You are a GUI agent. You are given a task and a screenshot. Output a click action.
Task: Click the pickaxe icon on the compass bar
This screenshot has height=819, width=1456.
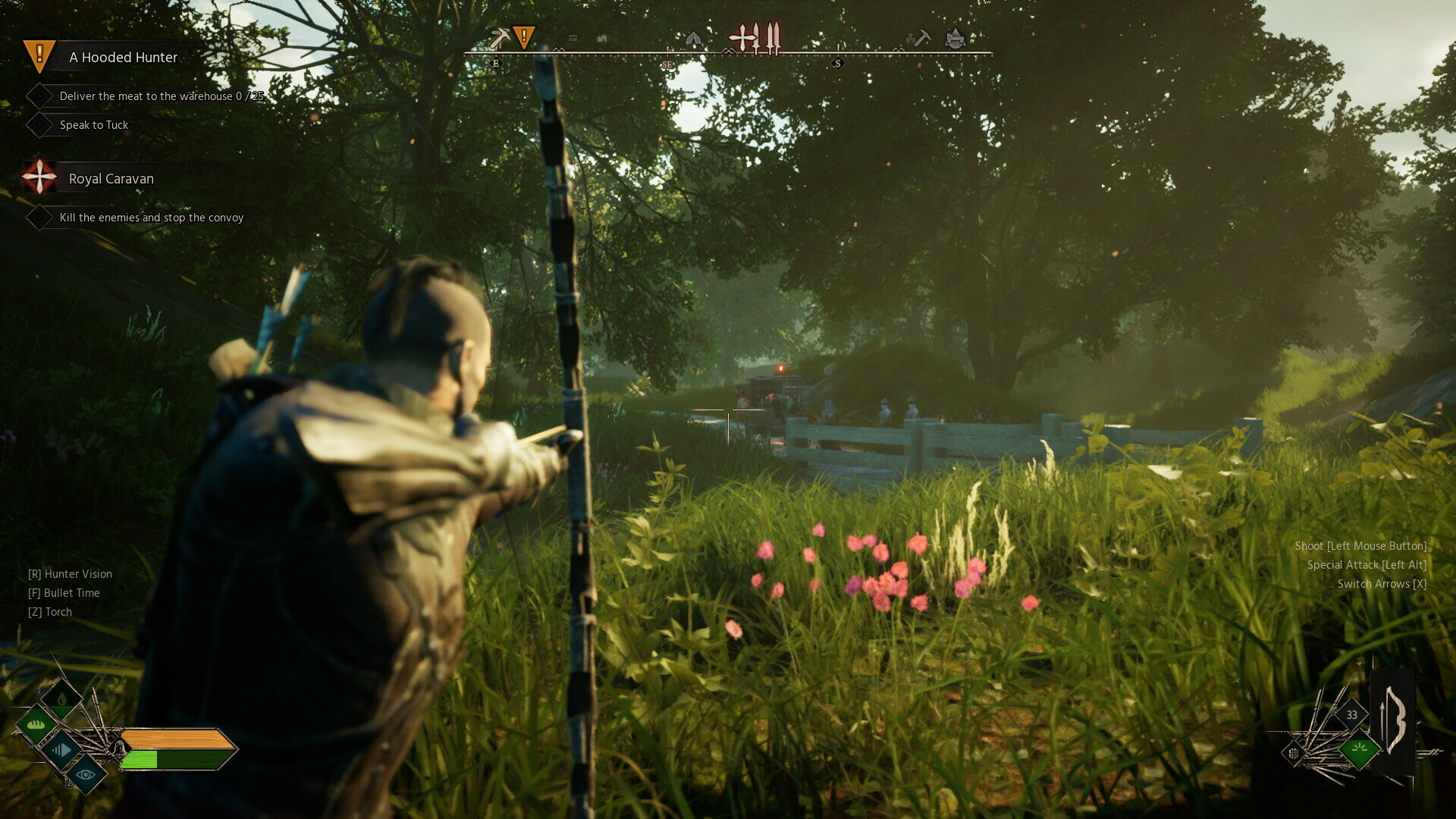coord(500,36)
